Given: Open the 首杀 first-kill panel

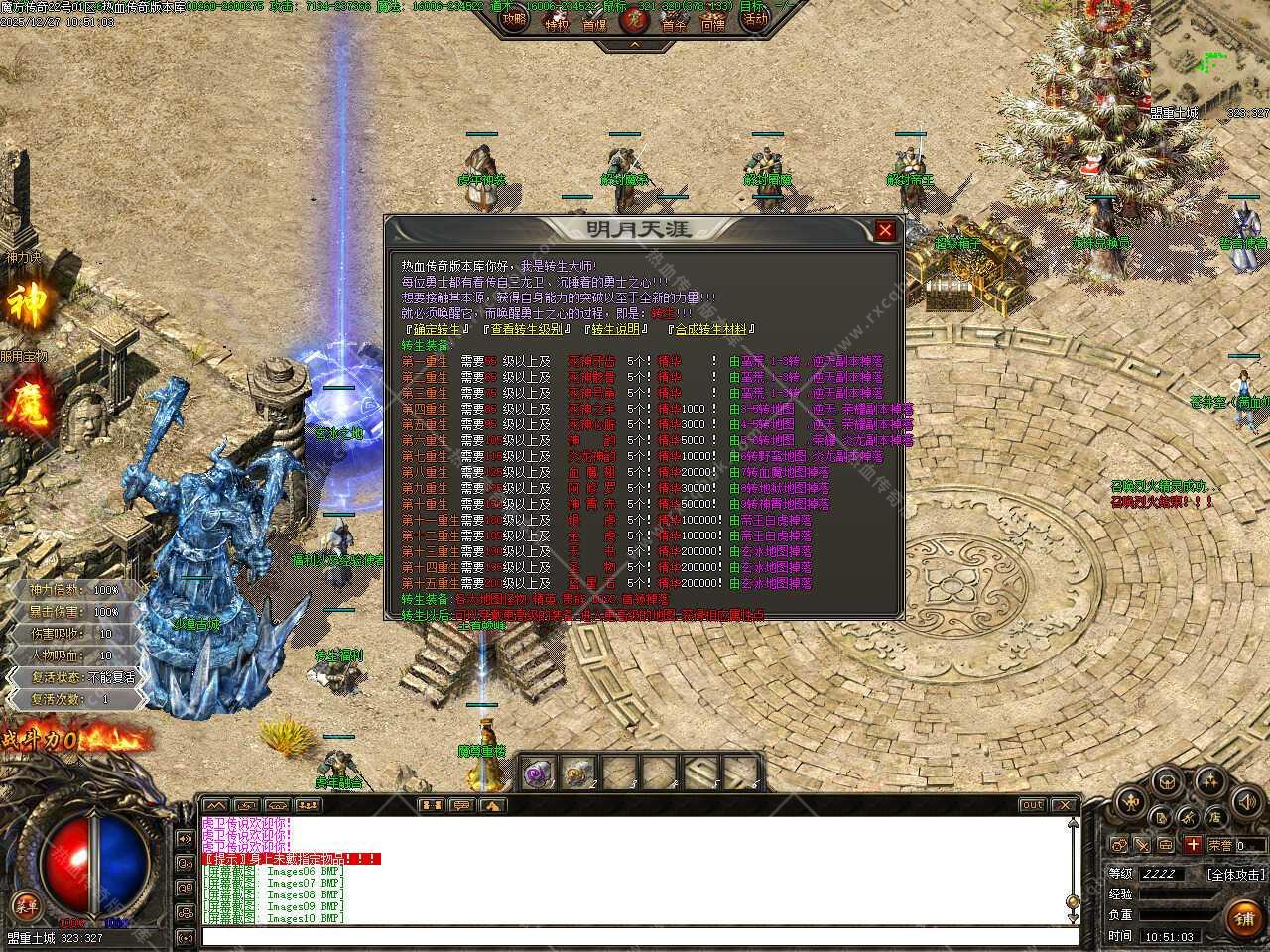Looking at the screenshot, I should click(x=674, y=22).
